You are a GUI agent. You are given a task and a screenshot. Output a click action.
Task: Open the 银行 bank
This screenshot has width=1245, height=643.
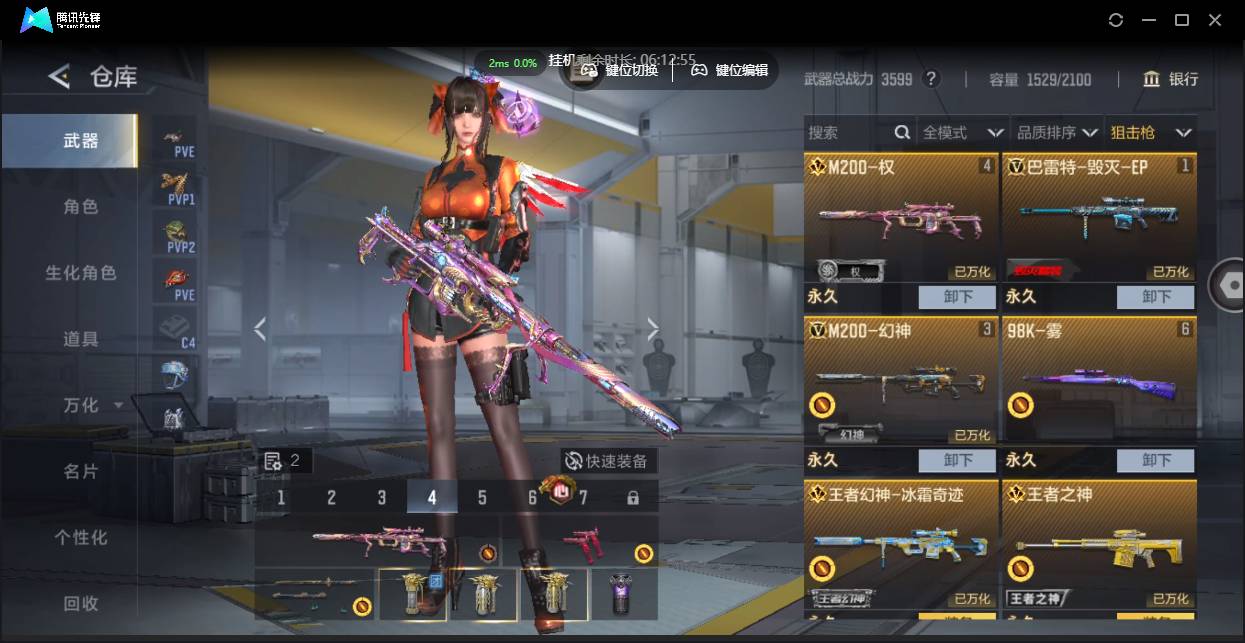(1170, 79)
